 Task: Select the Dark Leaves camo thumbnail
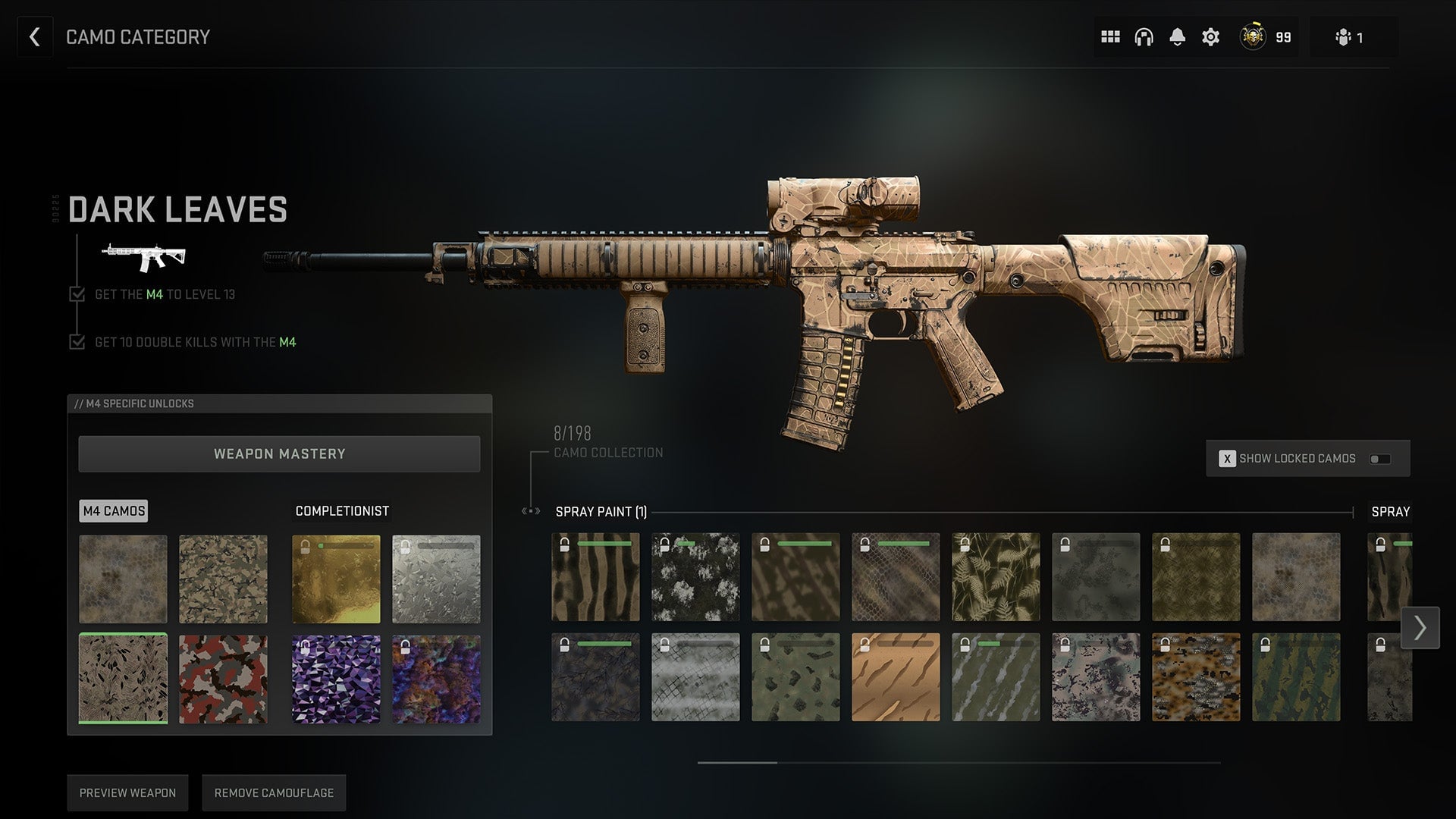[x=122, y=677]
